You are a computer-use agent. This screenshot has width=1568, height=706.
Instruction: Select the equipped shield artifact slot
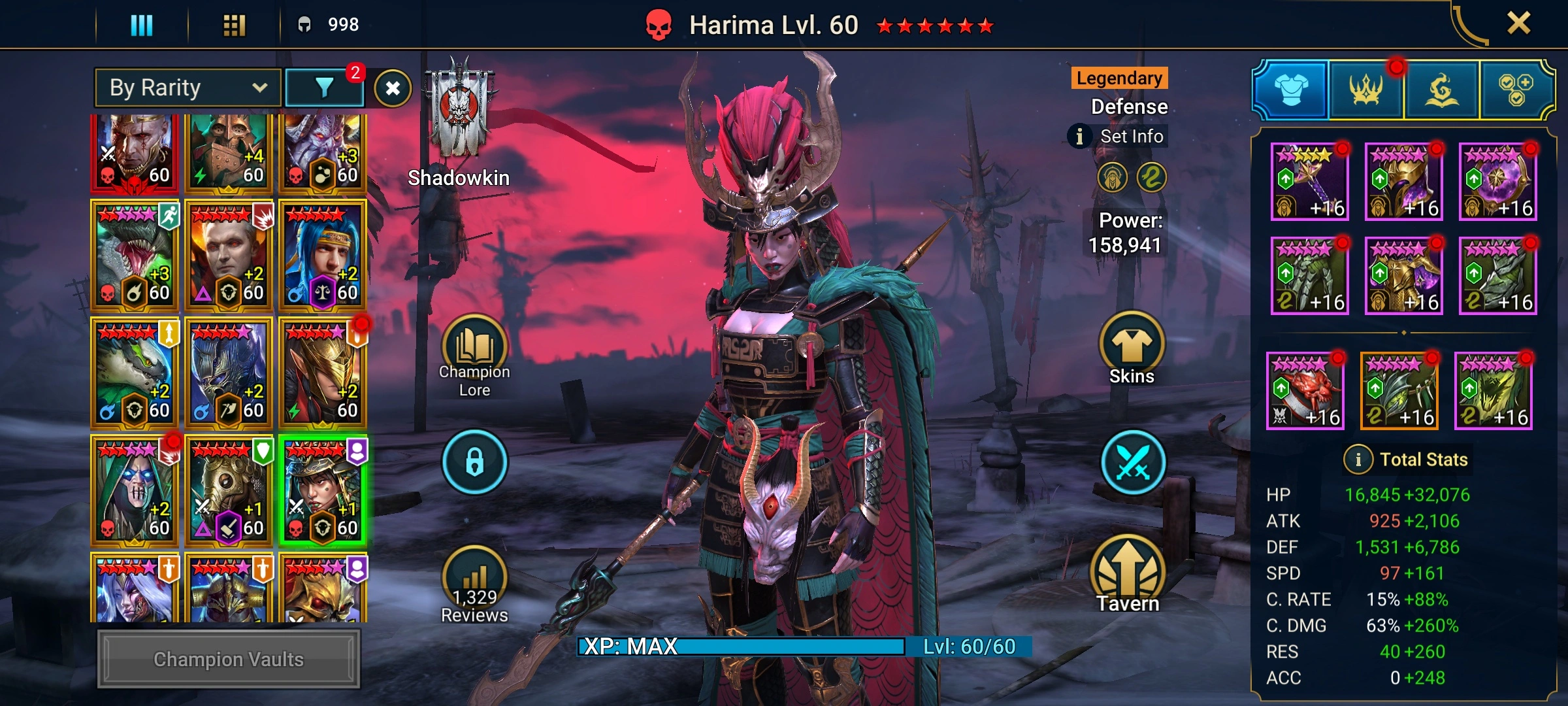click(x=1498, y=182)
